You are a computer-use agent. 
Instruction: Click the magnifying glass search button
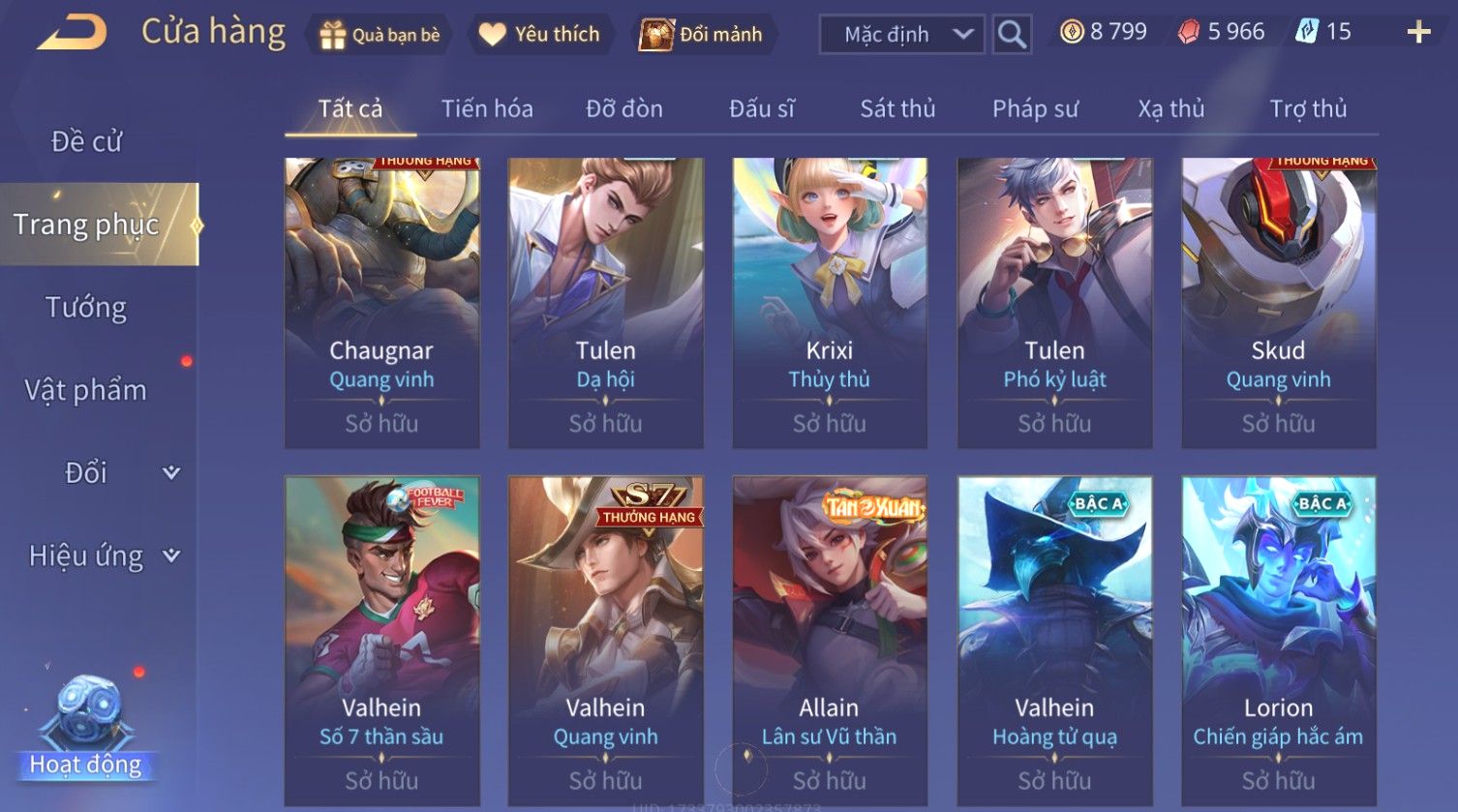[1012, 35]
